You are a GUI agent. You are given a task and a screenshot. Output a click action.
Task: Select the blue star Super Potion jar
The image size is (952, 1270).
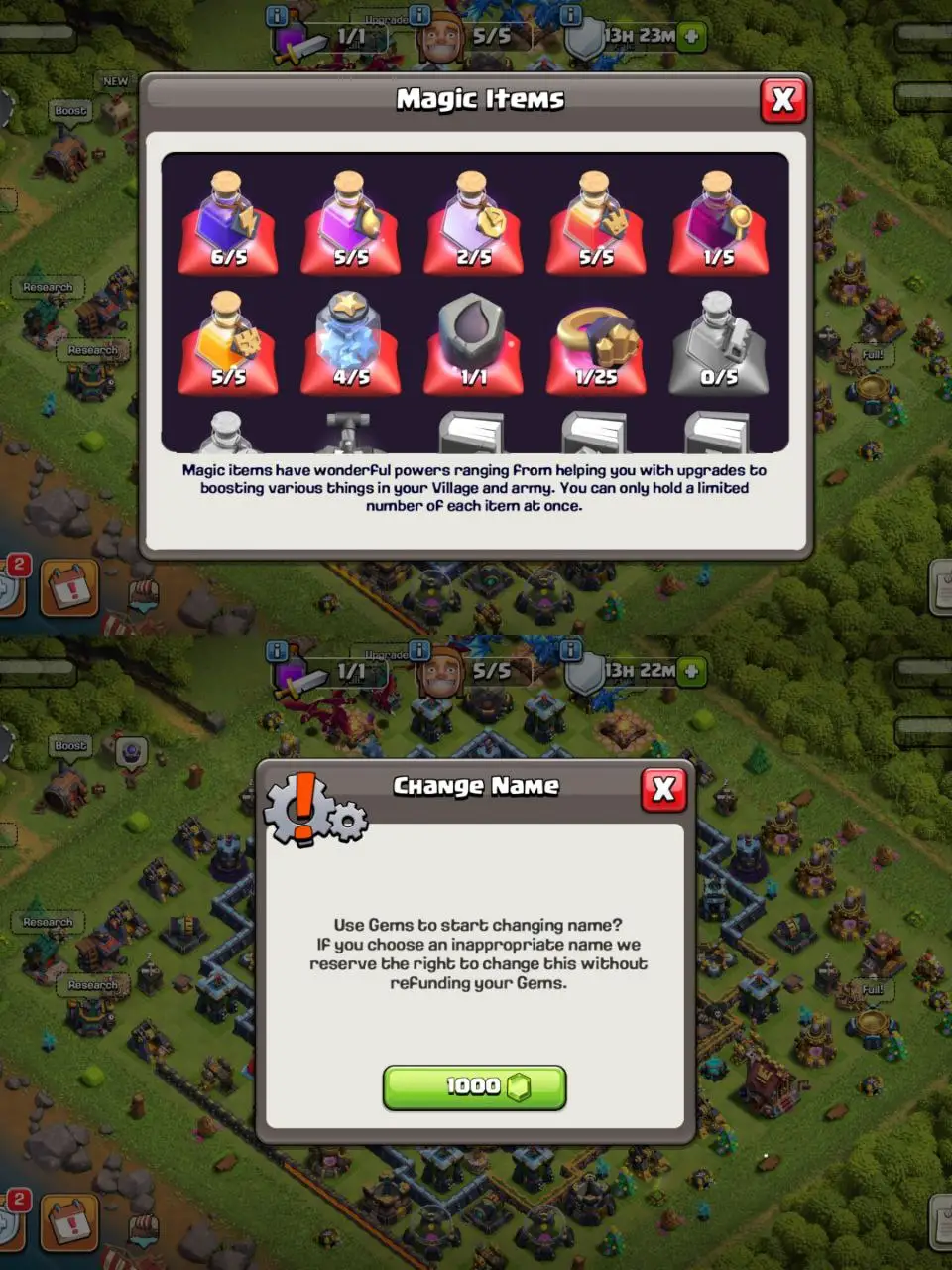coord(351,343)
